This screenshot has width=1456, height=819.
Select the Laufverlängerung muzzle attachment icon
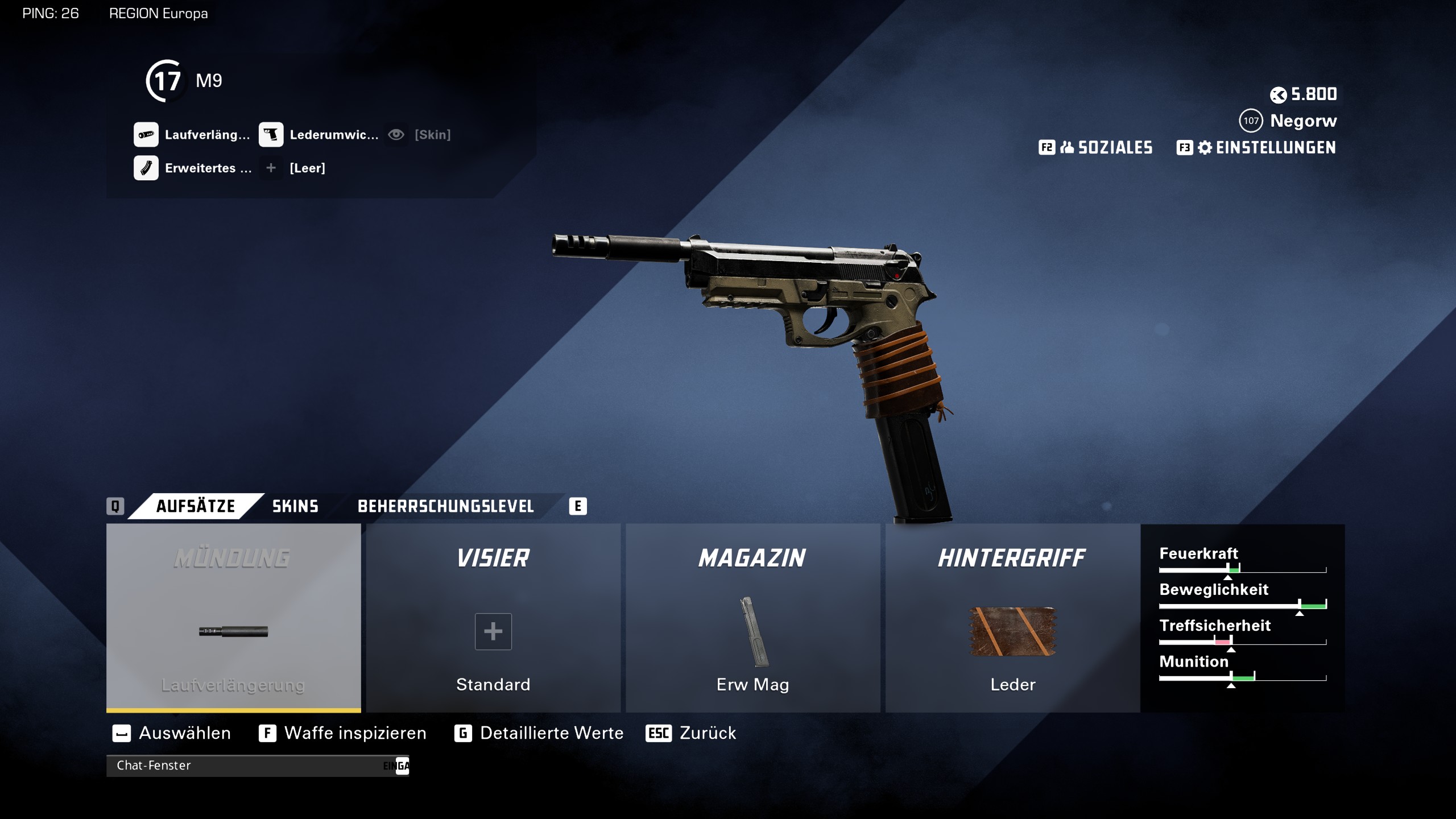(146, 135)
